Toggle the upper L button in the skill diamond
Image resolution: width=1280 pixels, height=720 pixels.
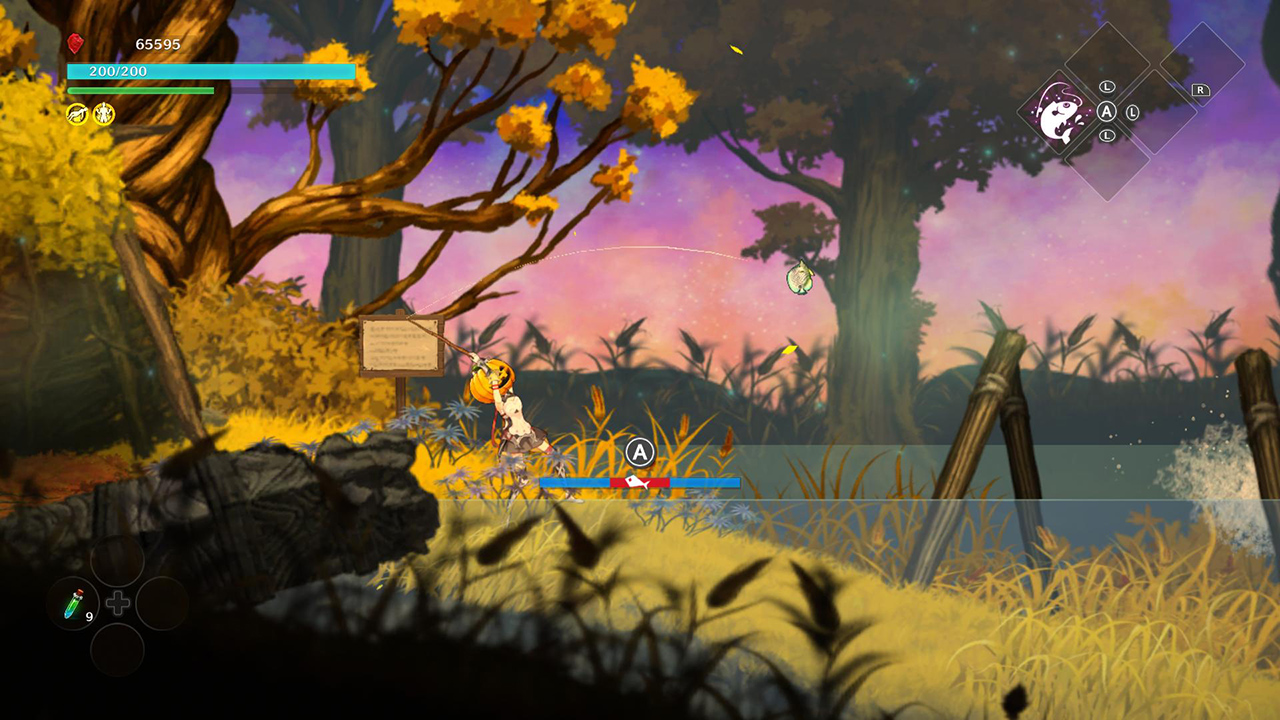[x=1108, y=86]
